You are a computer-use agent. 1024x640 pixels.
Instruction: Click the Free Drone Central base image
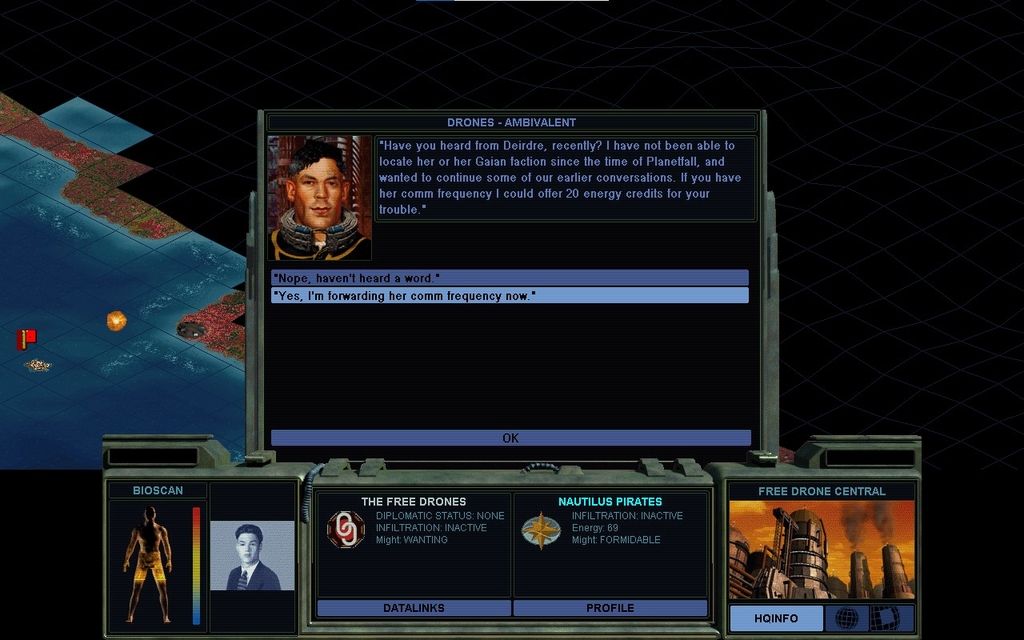[x=821, y=549]
